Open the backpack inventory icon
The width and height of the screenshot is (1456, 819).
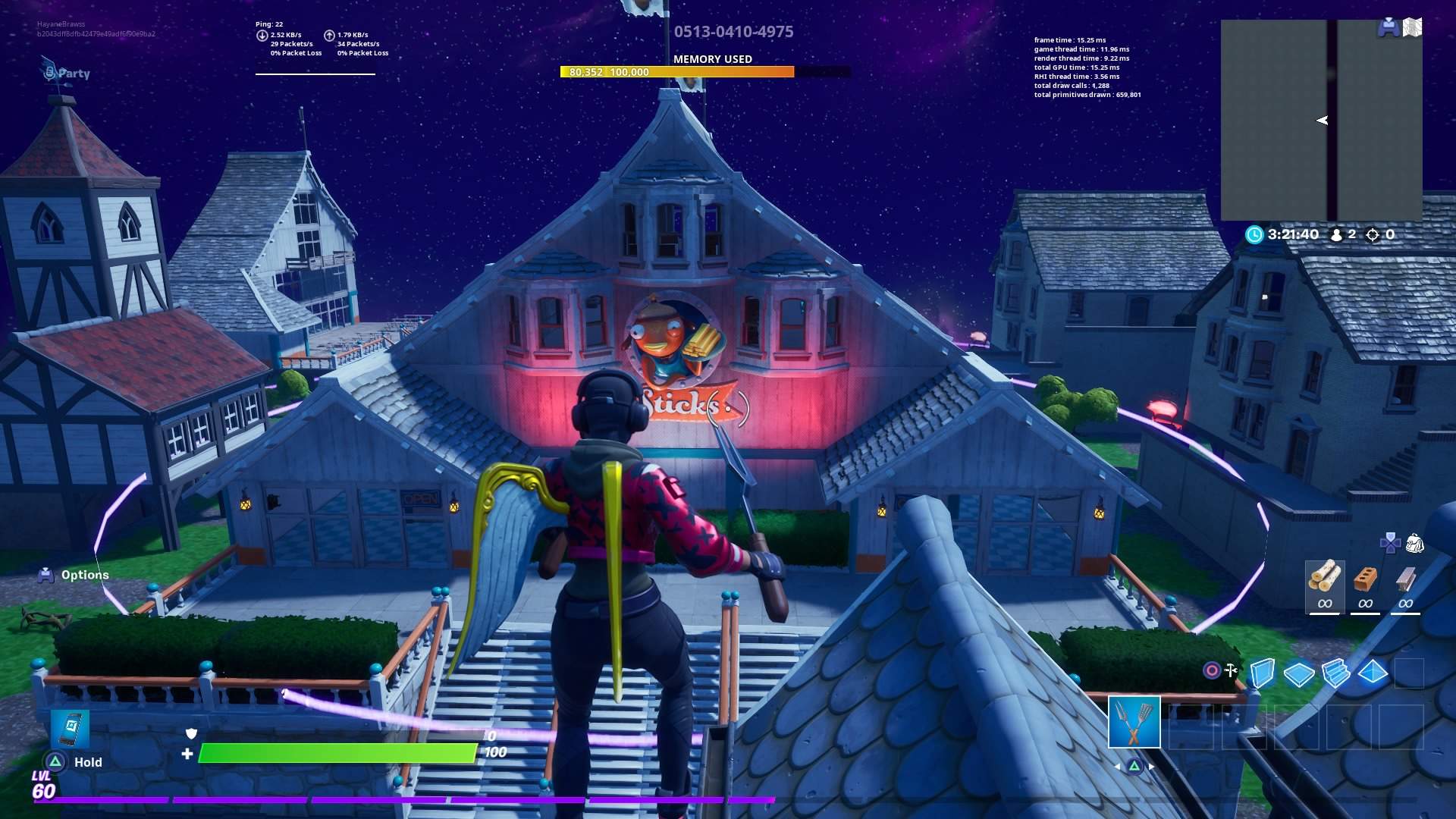[x=1415, y=542]
